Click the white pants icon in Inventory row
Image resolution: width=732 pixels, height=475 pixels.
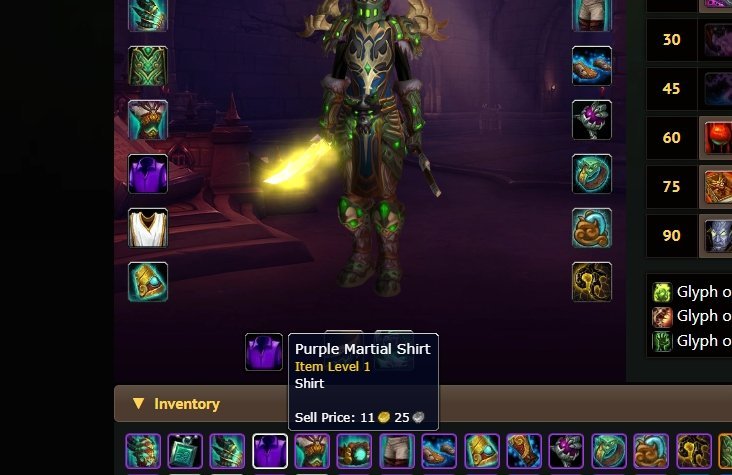click(x=397, y=451)
